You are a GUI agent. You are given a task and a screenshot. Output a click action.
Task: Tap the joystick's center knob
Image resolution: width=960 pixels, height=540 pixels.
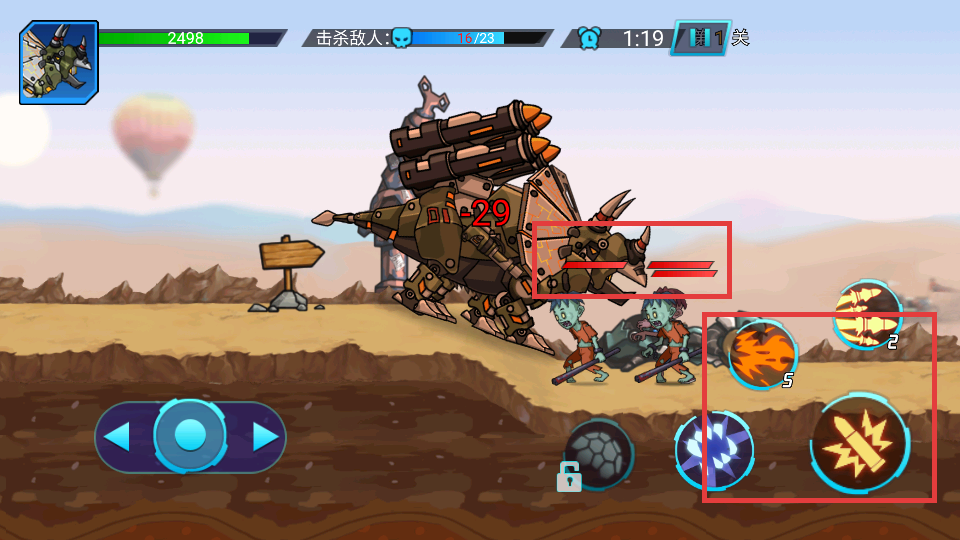click(190, 436)
